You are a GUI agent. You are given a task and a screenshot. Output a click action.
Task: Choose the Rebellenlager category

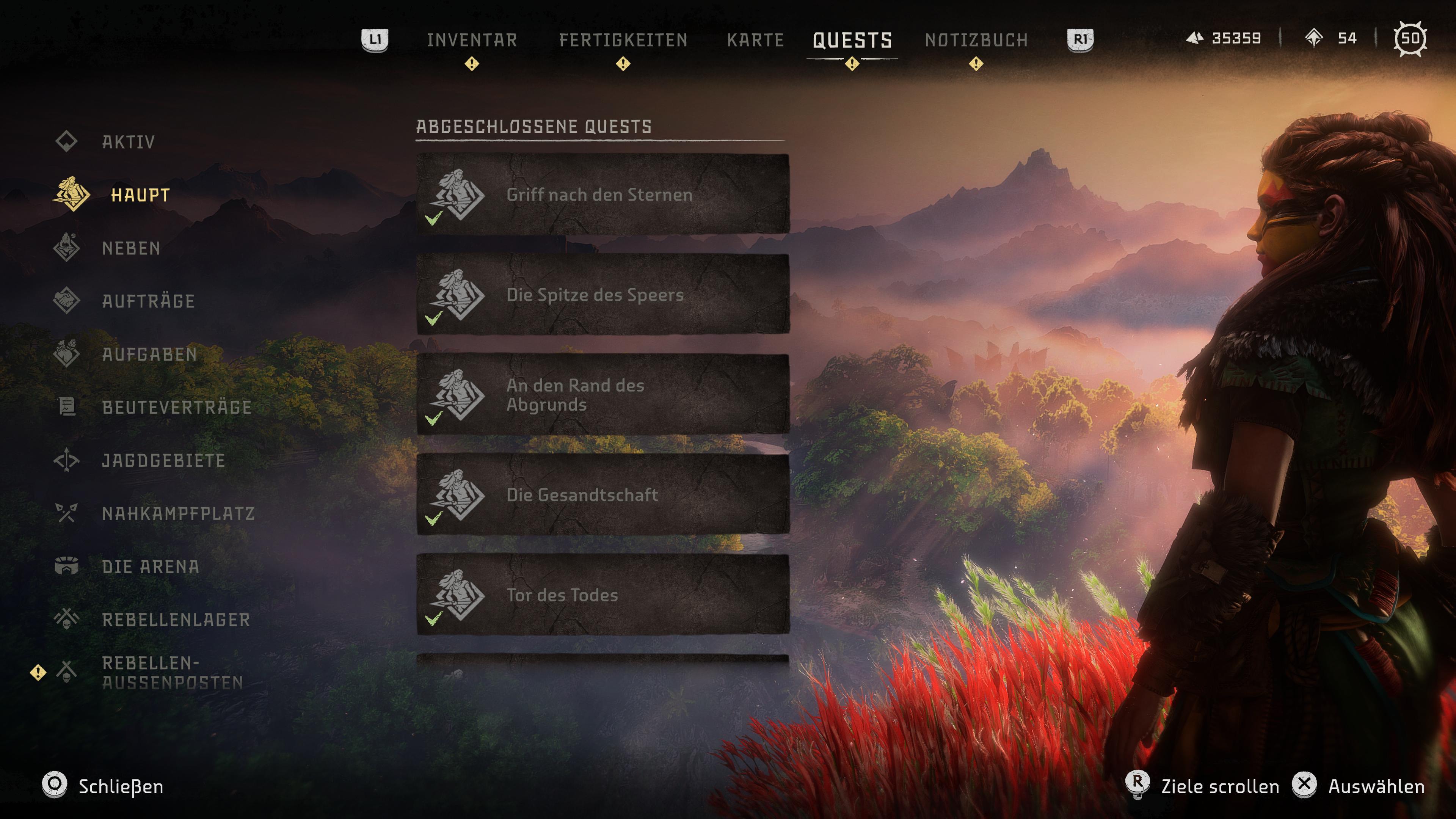pyautogui.click(x=176, y=620)
